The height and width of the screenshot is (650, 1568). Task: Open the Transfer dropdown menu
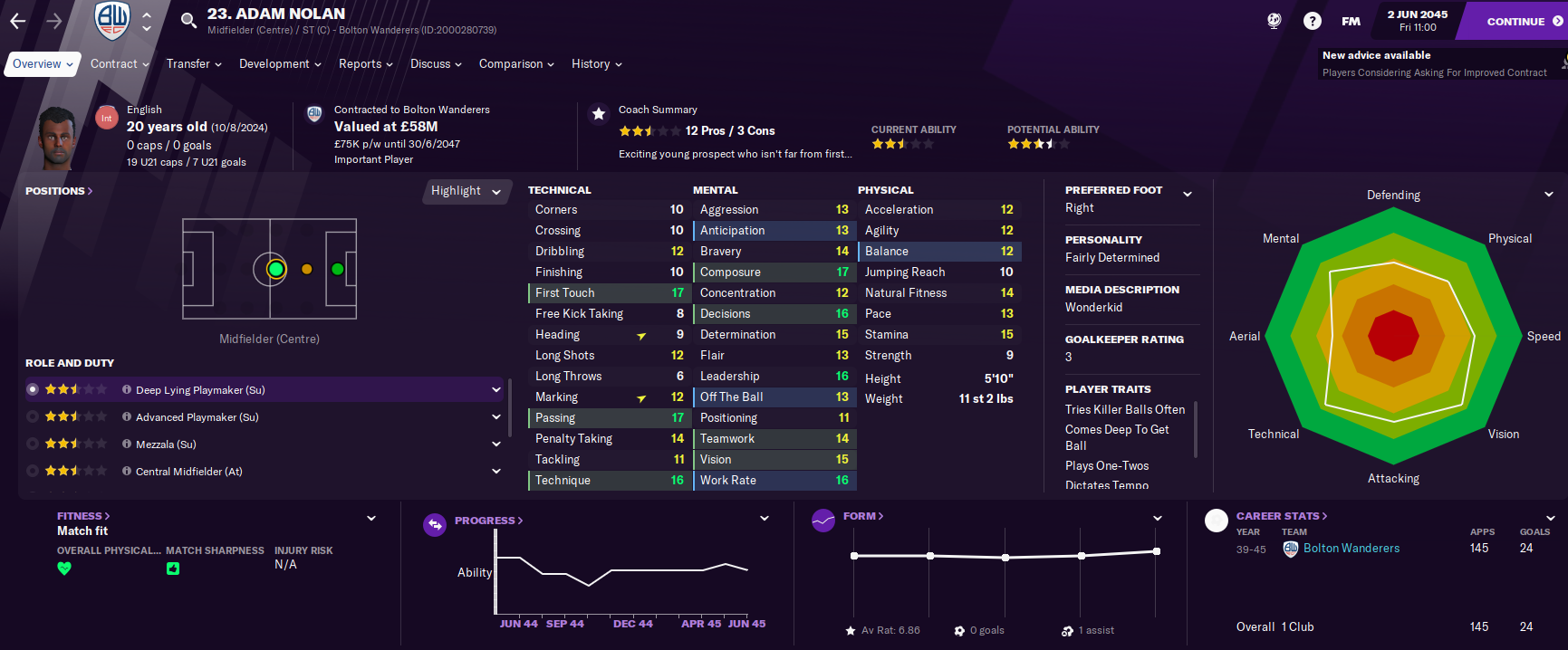pyautogui.click(x=193, y=64)
